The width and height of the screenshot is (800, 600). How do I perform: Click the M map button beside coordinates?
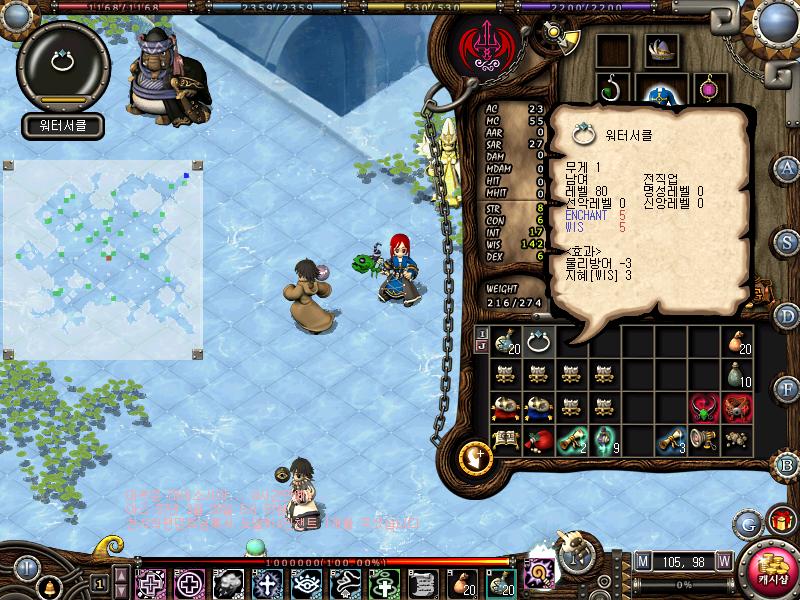641,560
